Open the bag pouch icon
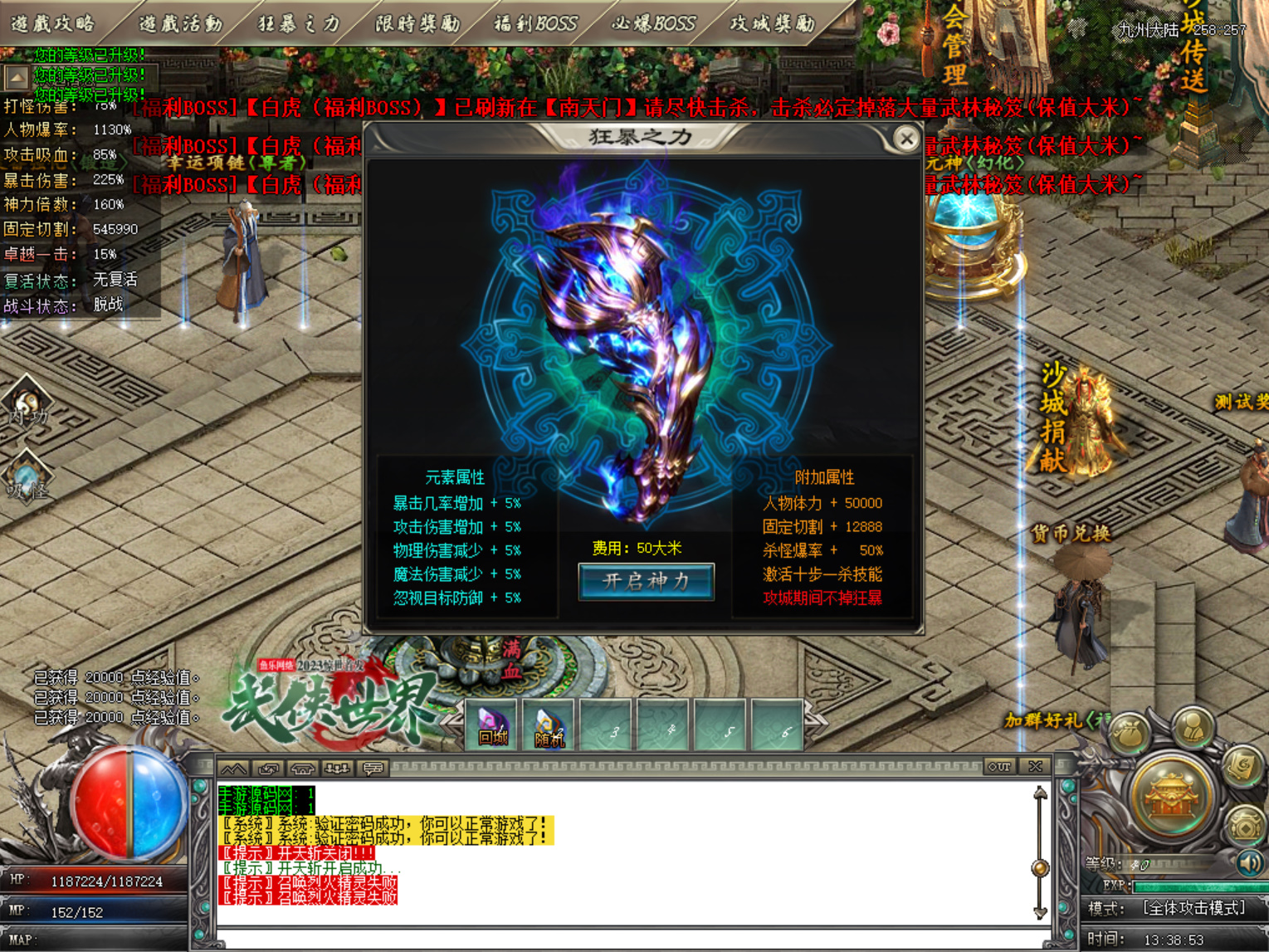This screenshot has width=1269, height=952. [1131, 733]
